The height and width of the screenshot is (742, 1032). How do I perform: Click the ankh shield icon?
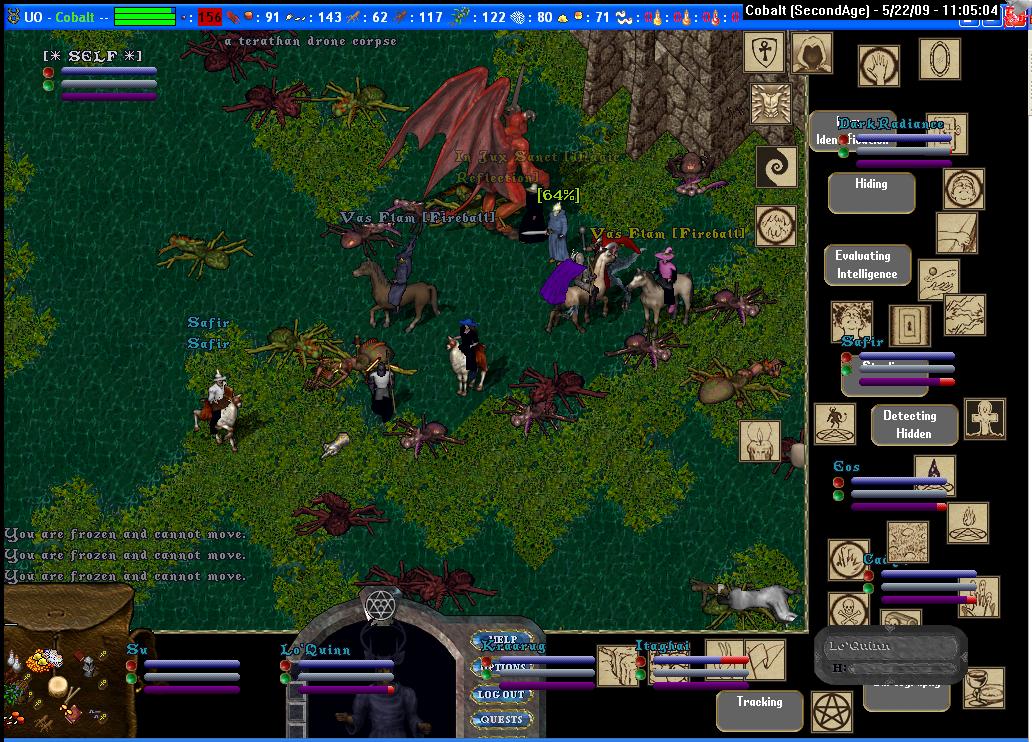(x=764, y=52)
